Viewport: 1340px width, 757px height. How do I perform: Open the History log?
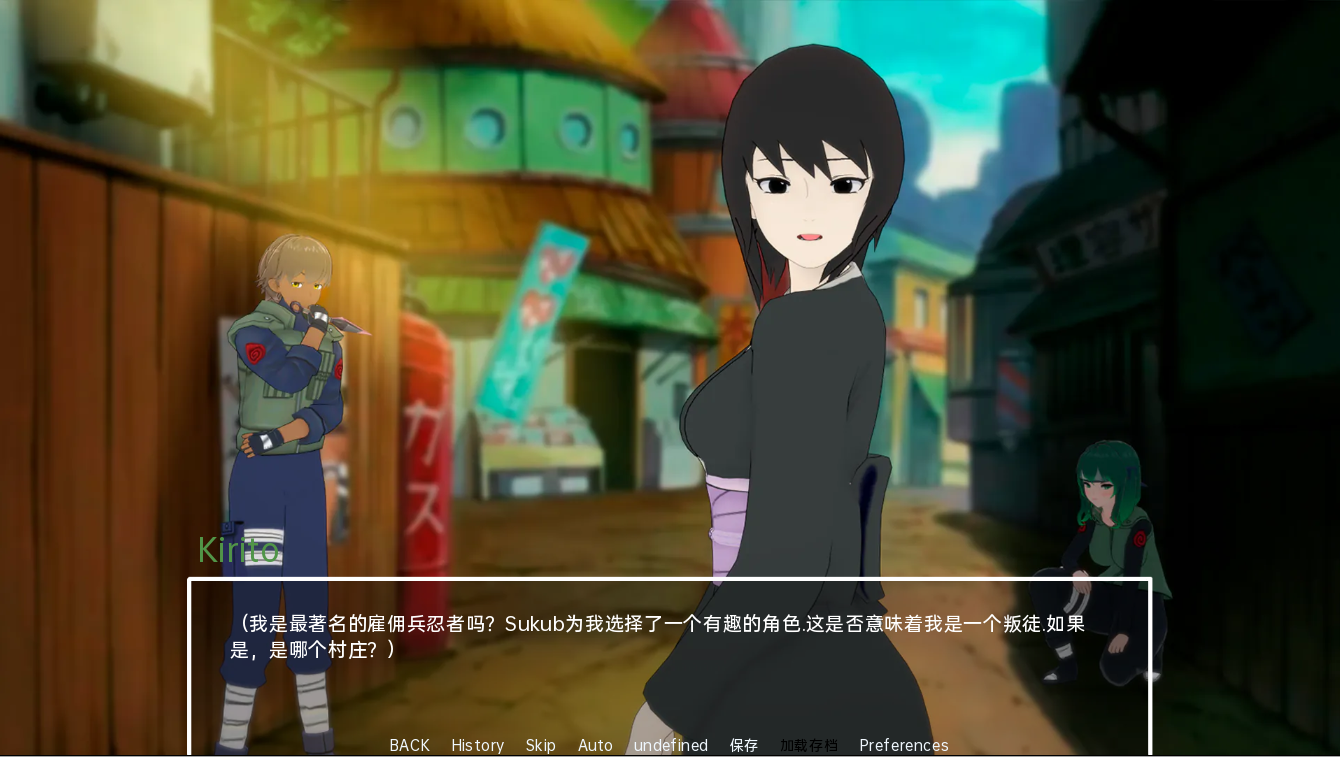pos(477,745)
